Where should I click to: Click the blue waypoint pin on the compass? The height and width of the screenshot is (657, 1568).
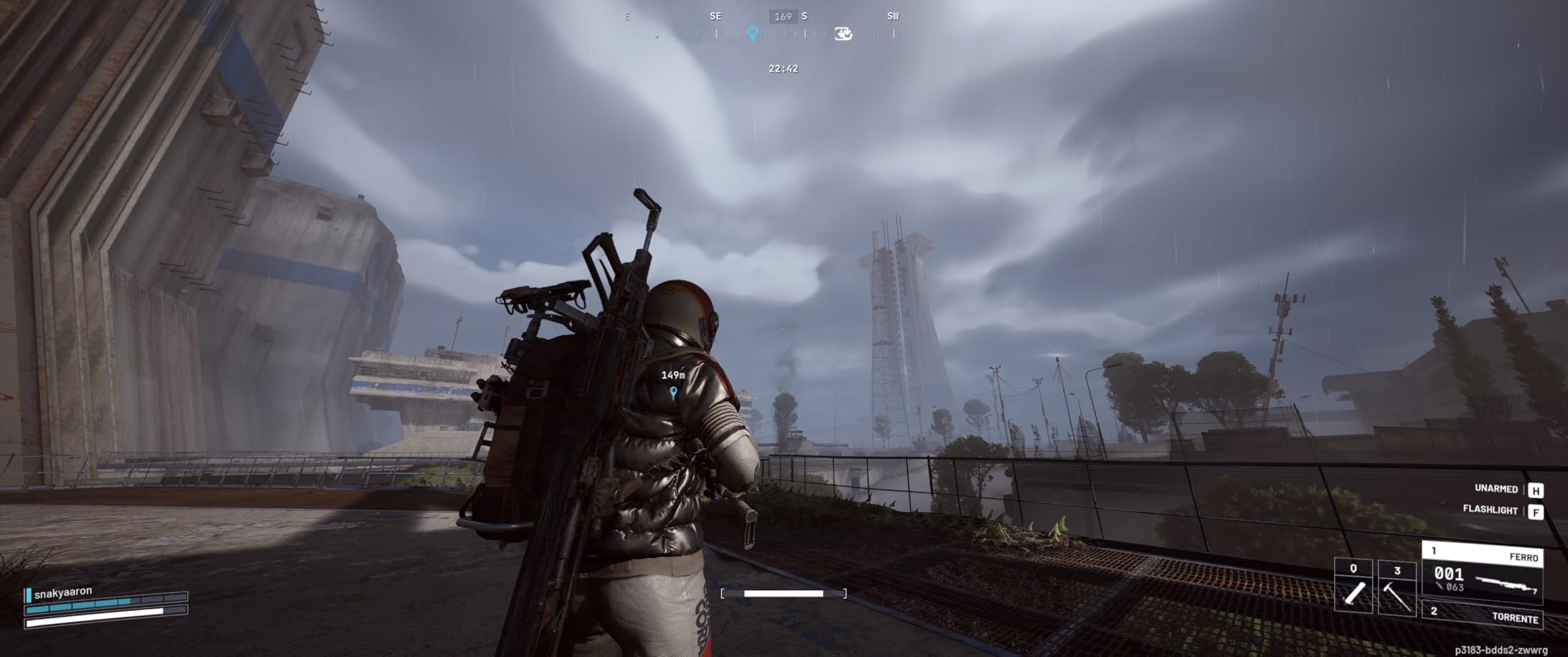point(754,33)
